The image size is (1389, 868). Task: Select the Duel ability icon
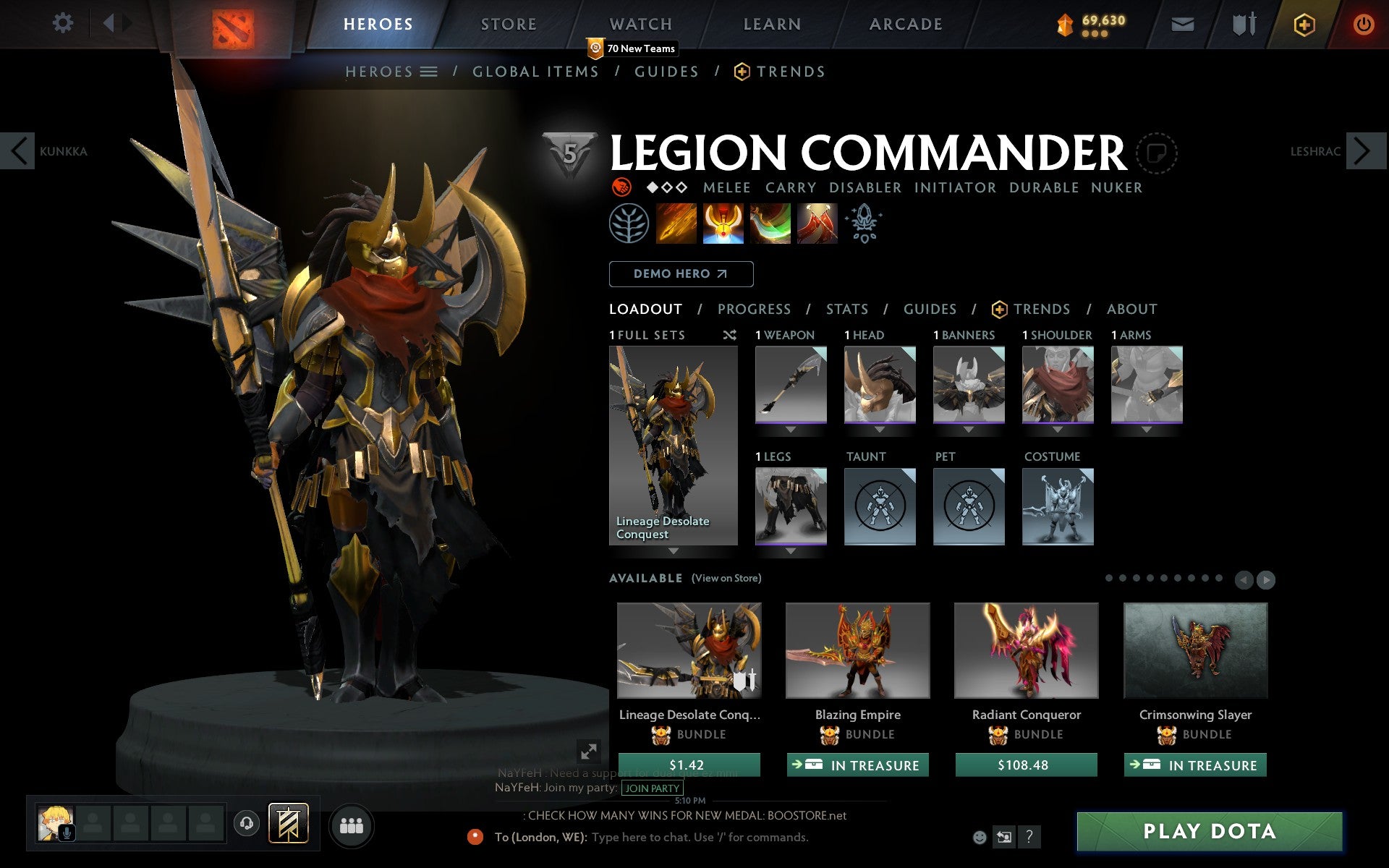pos(817,224)
